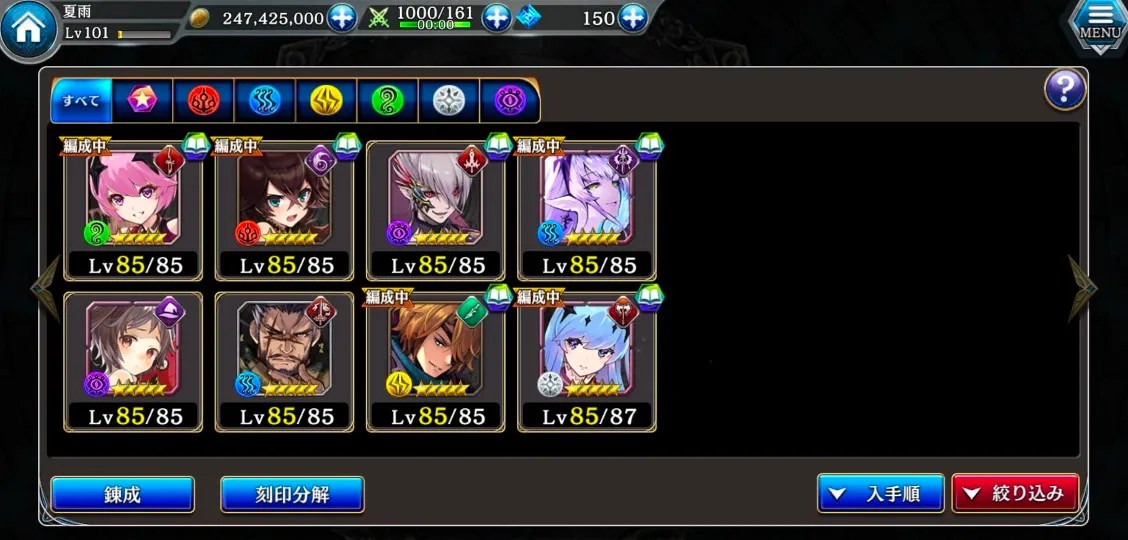This screenshot has width=1128, height=540.
Task: Open the white light element tab
Action: pyautogui.click(x=448, y=100)
